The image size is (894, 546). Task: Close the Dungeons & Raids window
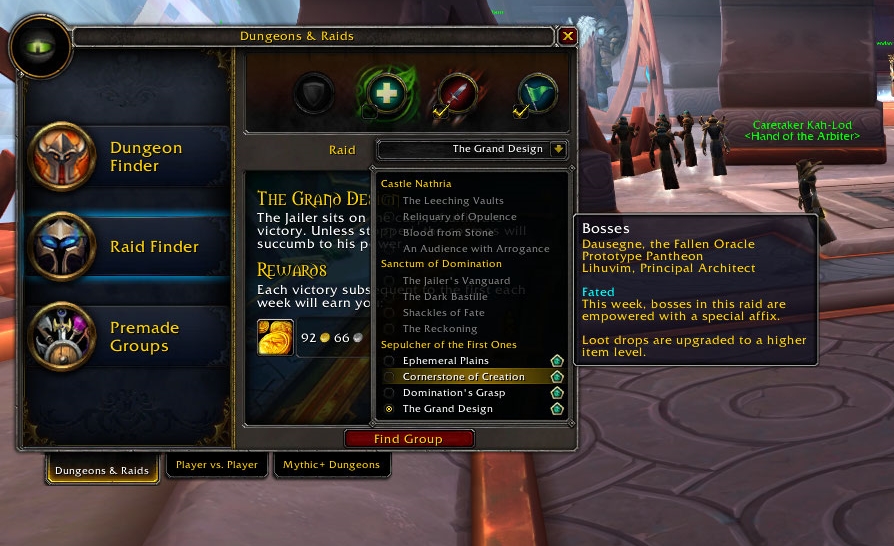[568, 37]
